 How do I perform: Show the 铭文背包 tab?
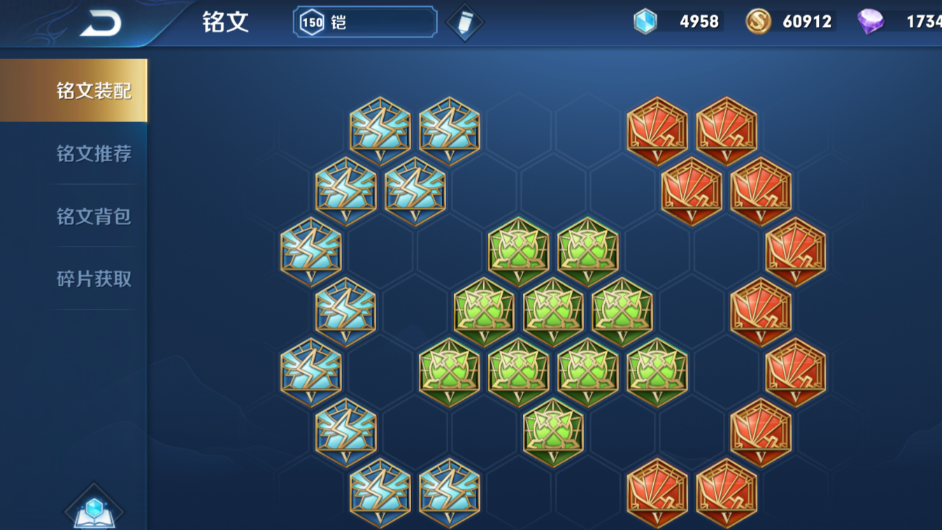pyautogui.click(x=93, y=216)
